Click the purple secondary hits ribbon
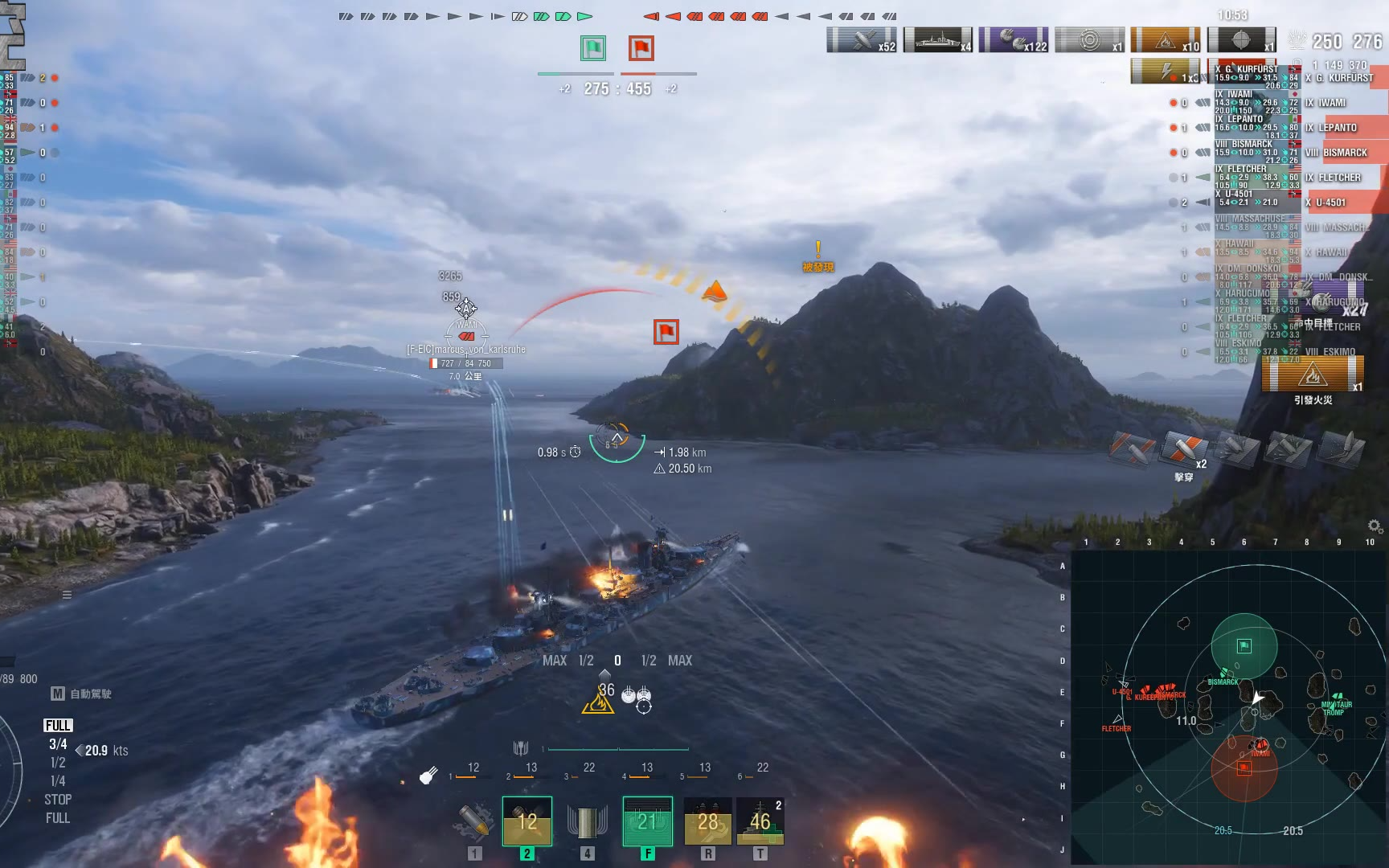 1013,39
